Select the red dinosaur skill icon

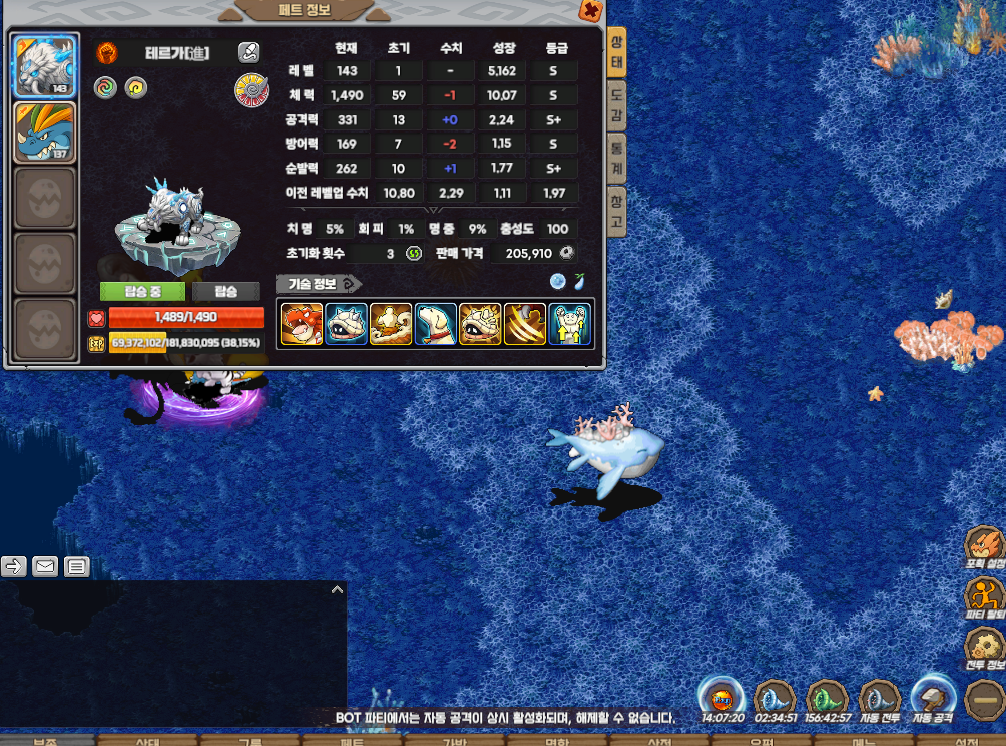coord(301,324)
